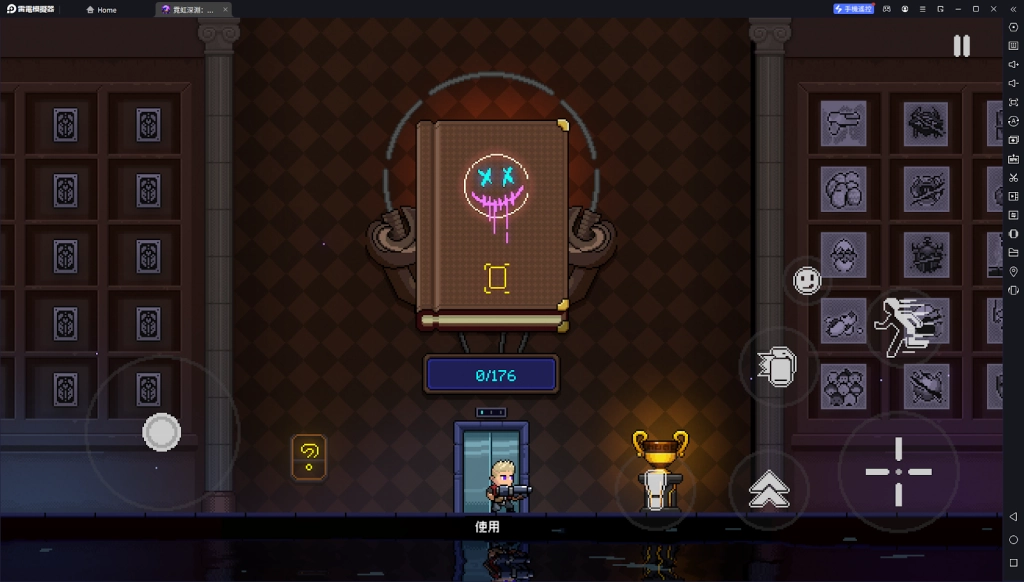The width and height of the screenshot is (1024, 582).
Task: Throw a grenade with the grenade button
Action: (x=776, y=366)
